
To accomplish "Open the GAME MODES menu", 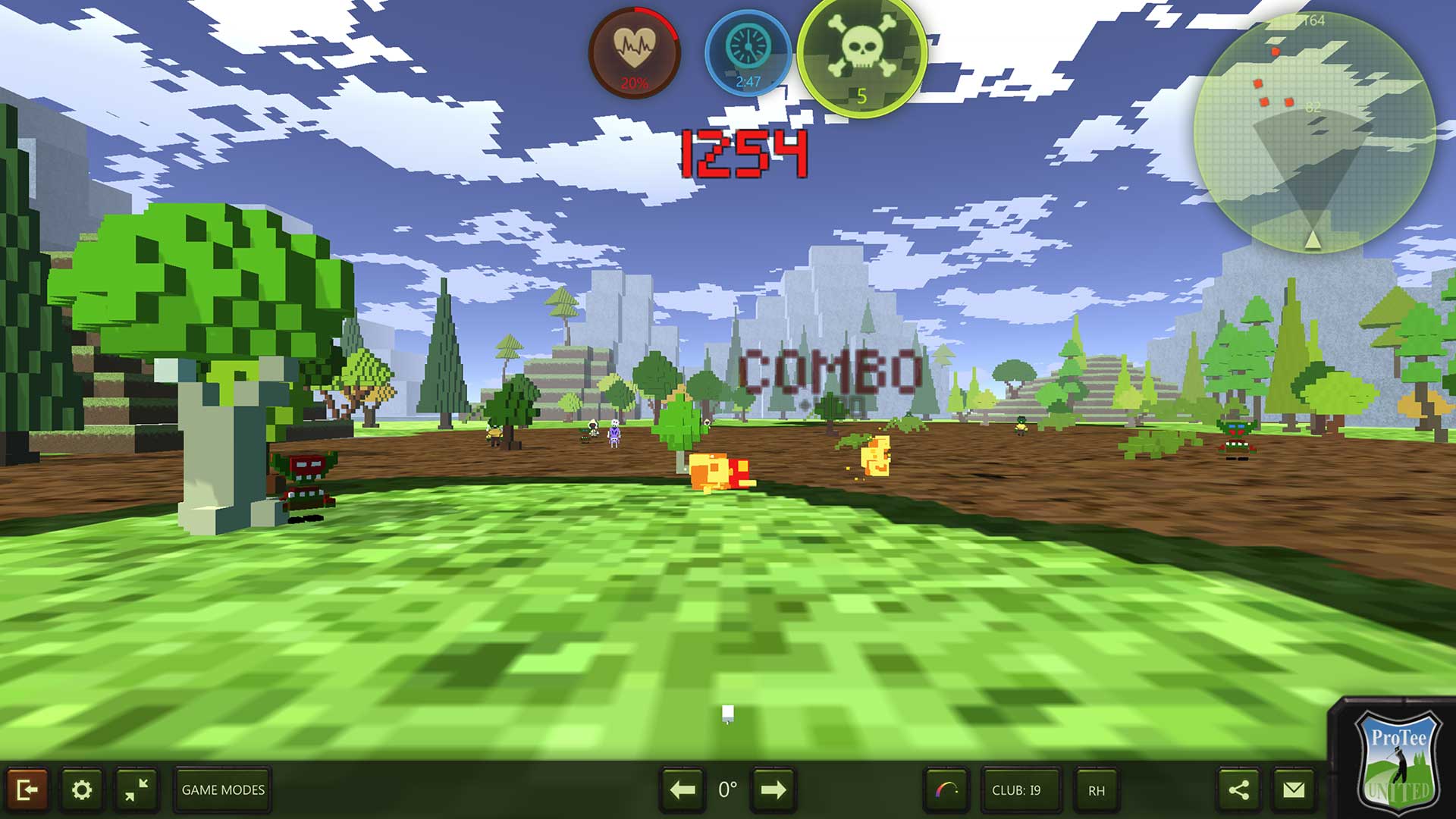I will pyautogui.click(x=221, y=789).
